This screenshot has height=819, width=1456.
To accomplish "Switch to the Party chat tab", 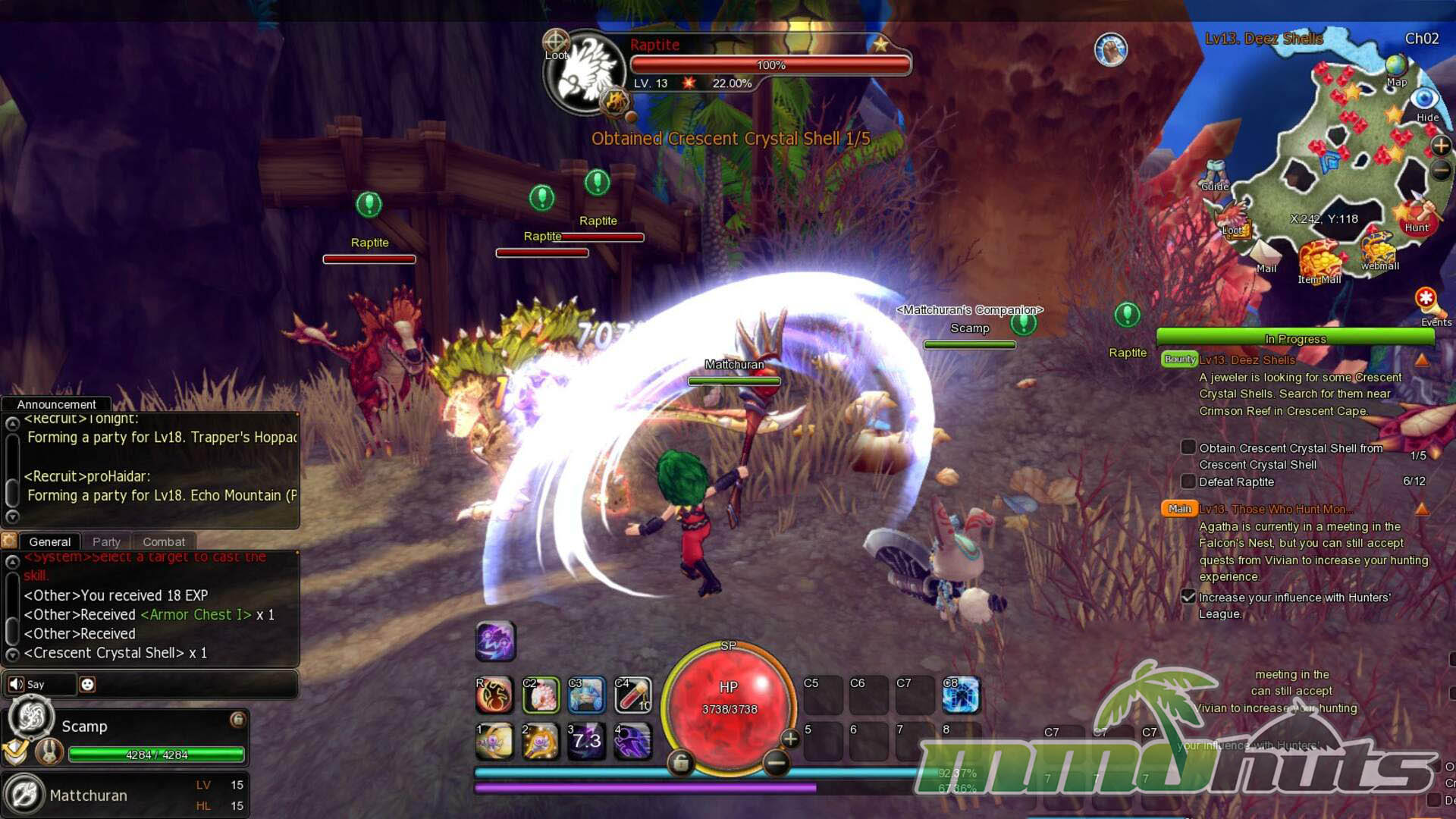I will point(106,541).
